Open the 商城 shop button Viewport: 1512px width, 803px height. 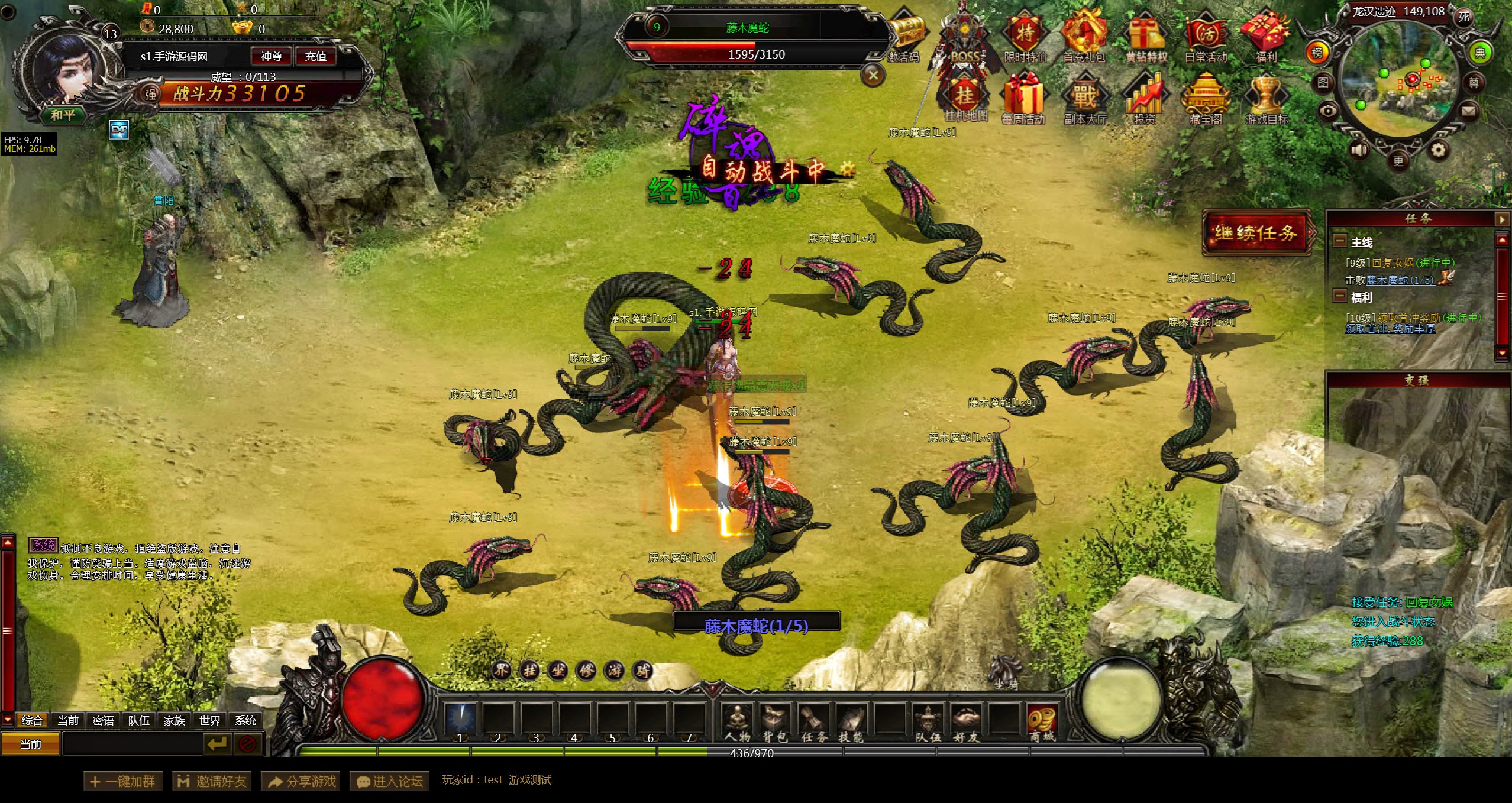pos(1042,723)
